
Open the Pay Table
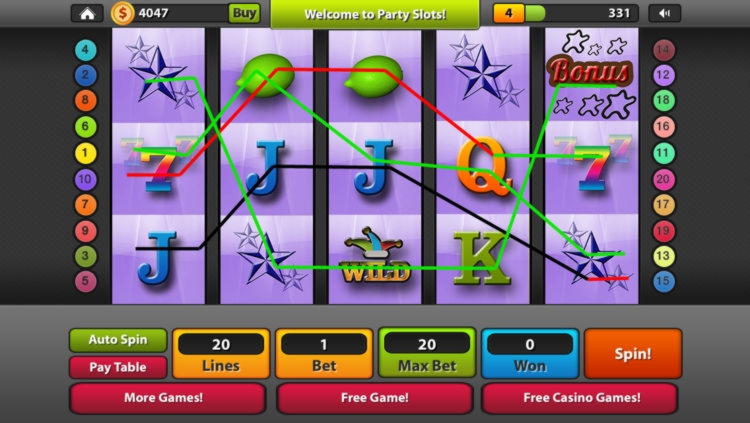coord(118,367)
